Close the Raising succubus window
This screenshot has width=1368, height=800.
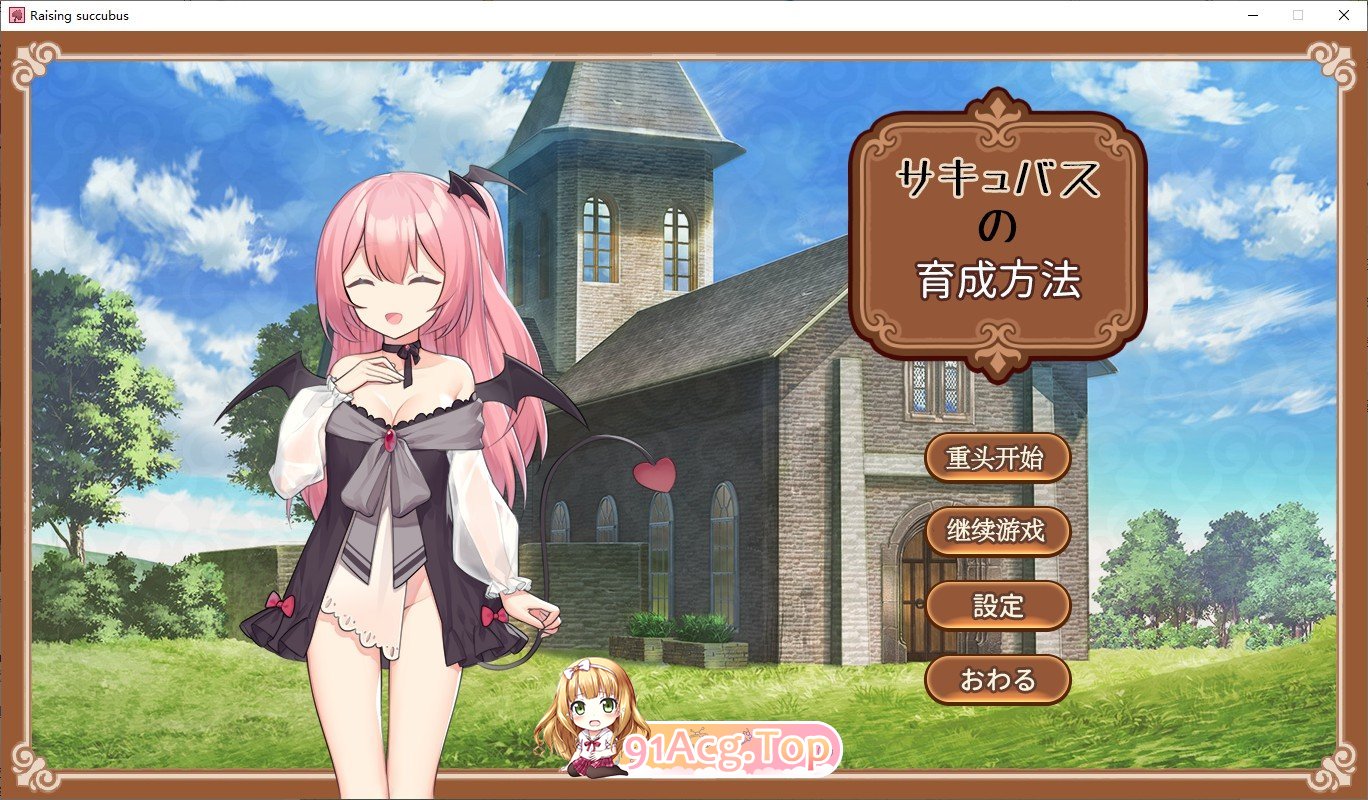tap(1343, 15)
